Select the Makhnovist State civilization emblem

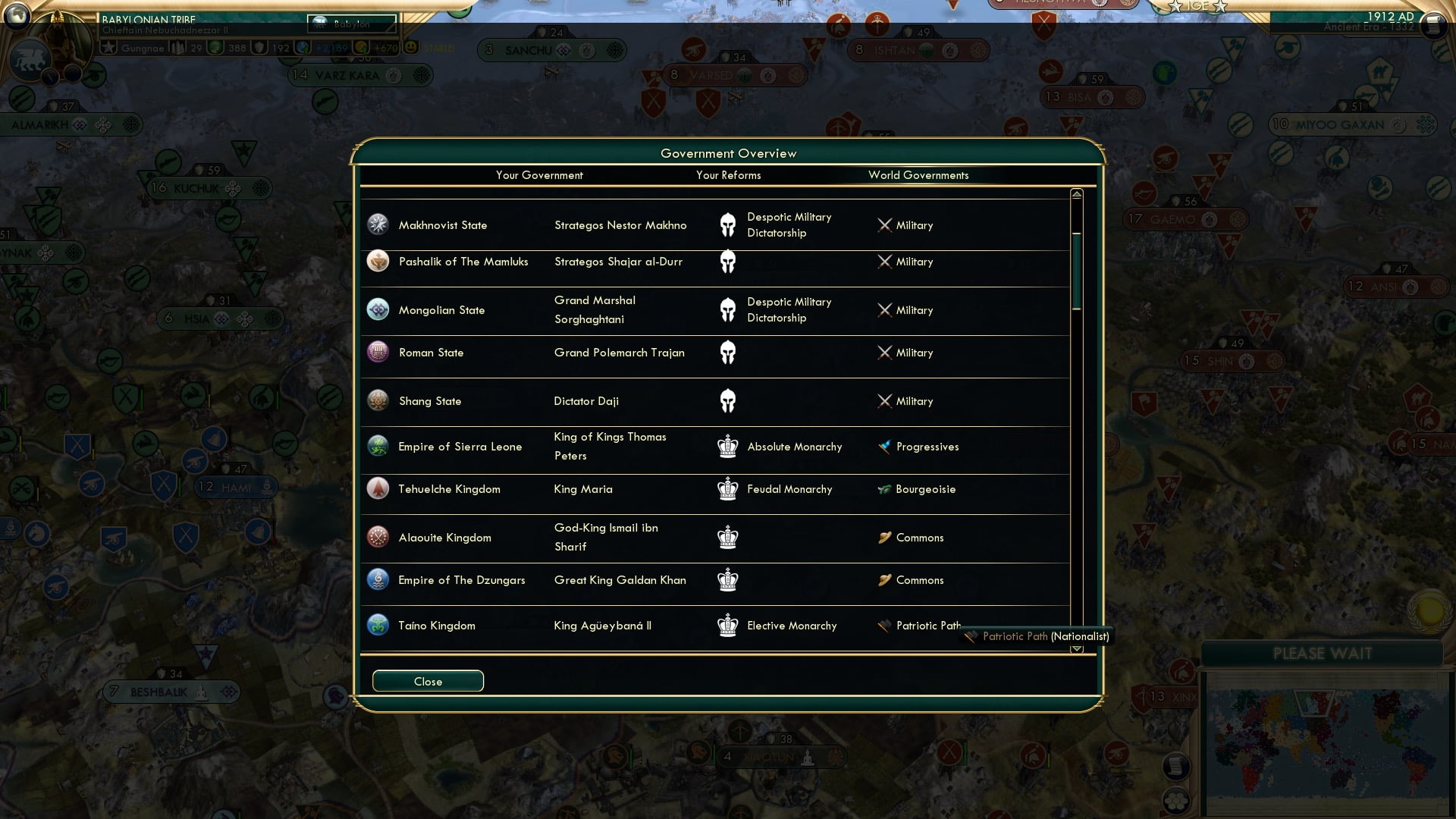click(x=378, y=224)
